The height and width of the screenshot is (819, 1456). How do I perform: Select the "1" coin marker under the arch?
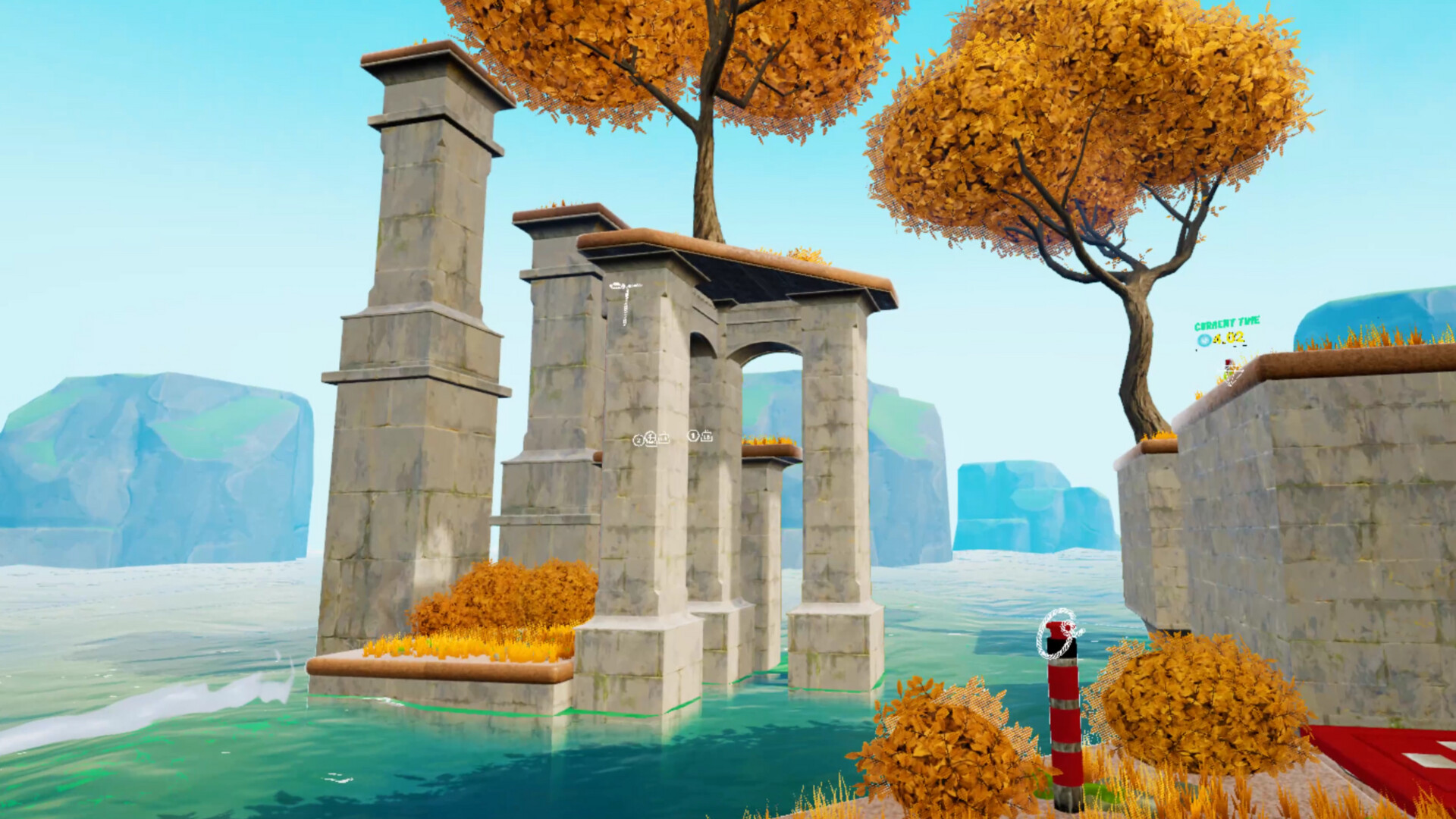(x=695, y=437)
